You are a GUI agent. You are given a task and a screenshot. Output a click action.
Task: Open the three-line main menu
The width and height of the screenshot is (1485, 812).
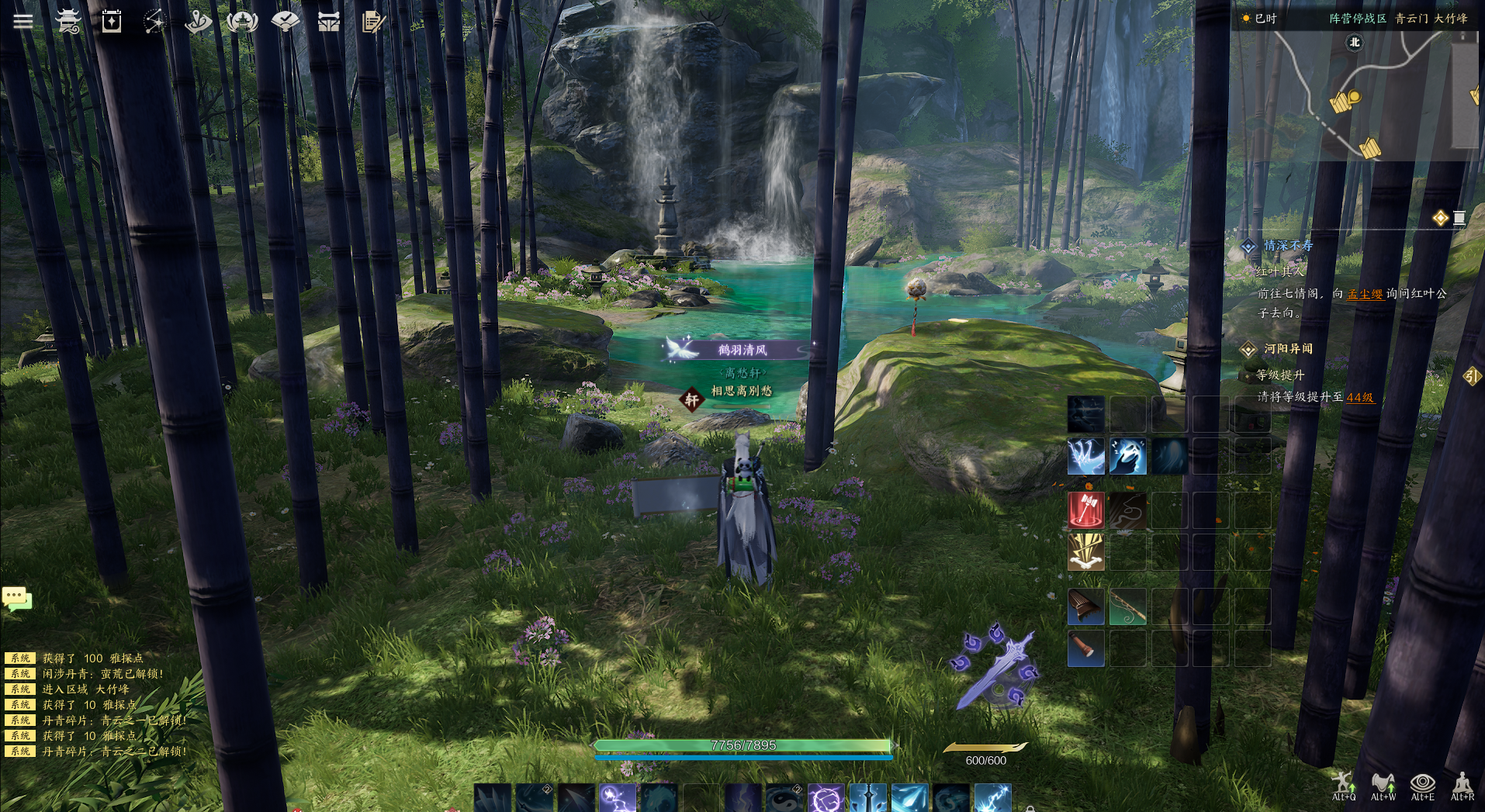click(23, 21)
